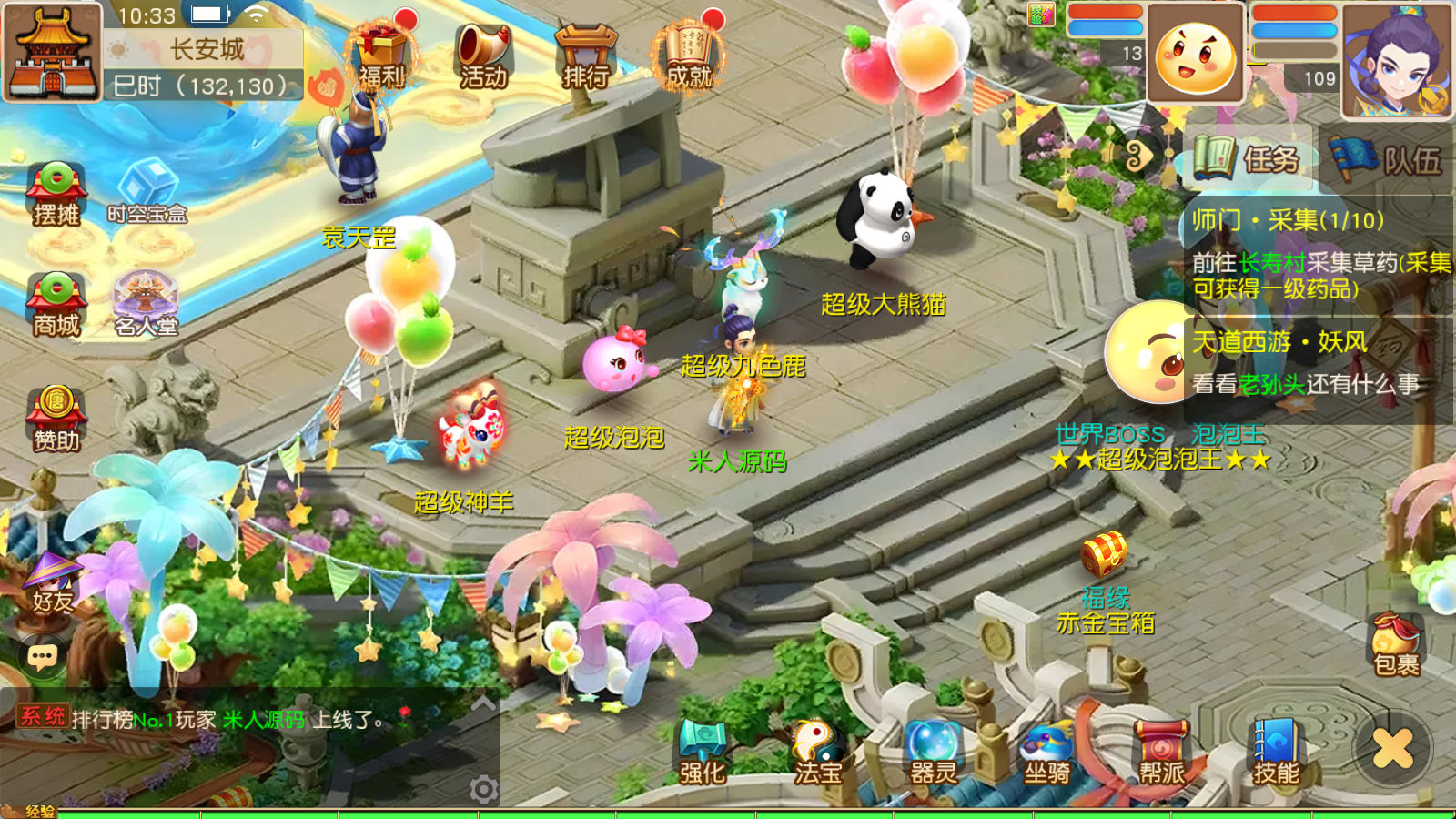Enter the 商城 shop
Viewport: 1456px width, 819px height.
click(x=56, y=304)
